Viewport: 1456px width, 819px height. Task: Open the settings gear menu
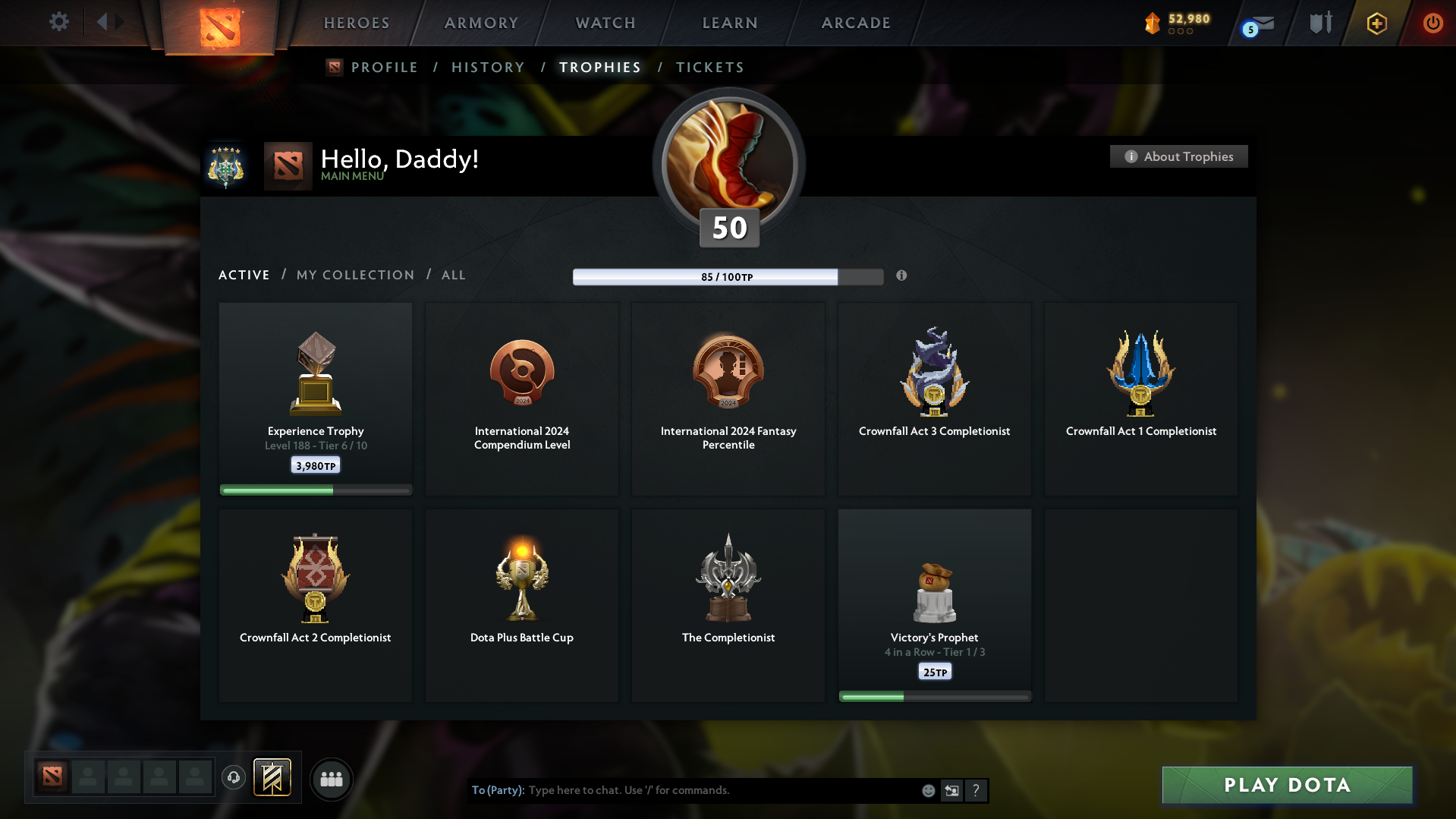(59, 22)
